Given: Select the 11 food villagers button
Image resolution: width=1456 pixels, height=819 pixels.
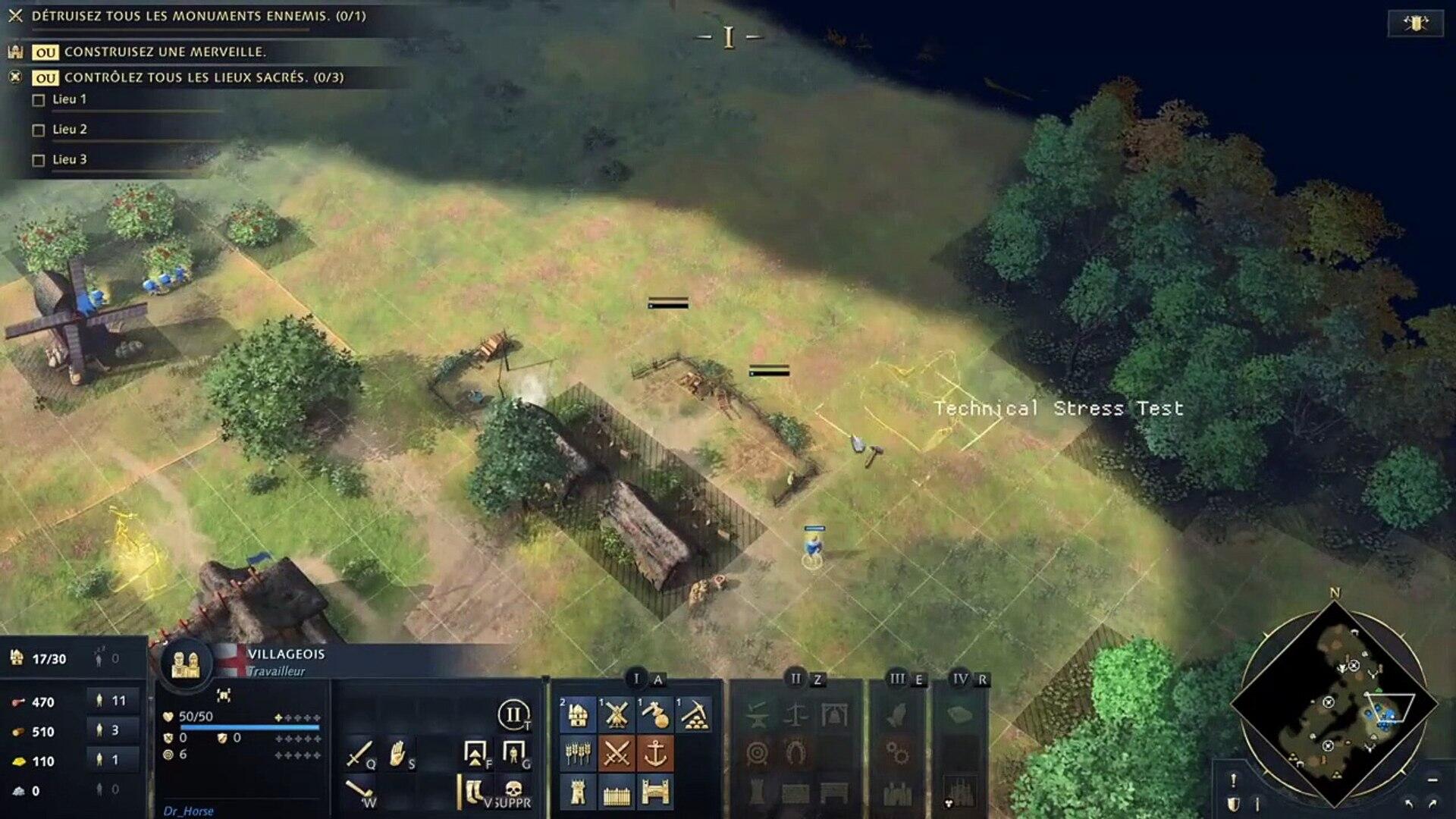Looking at the screenshot, I should click(113, 701).
